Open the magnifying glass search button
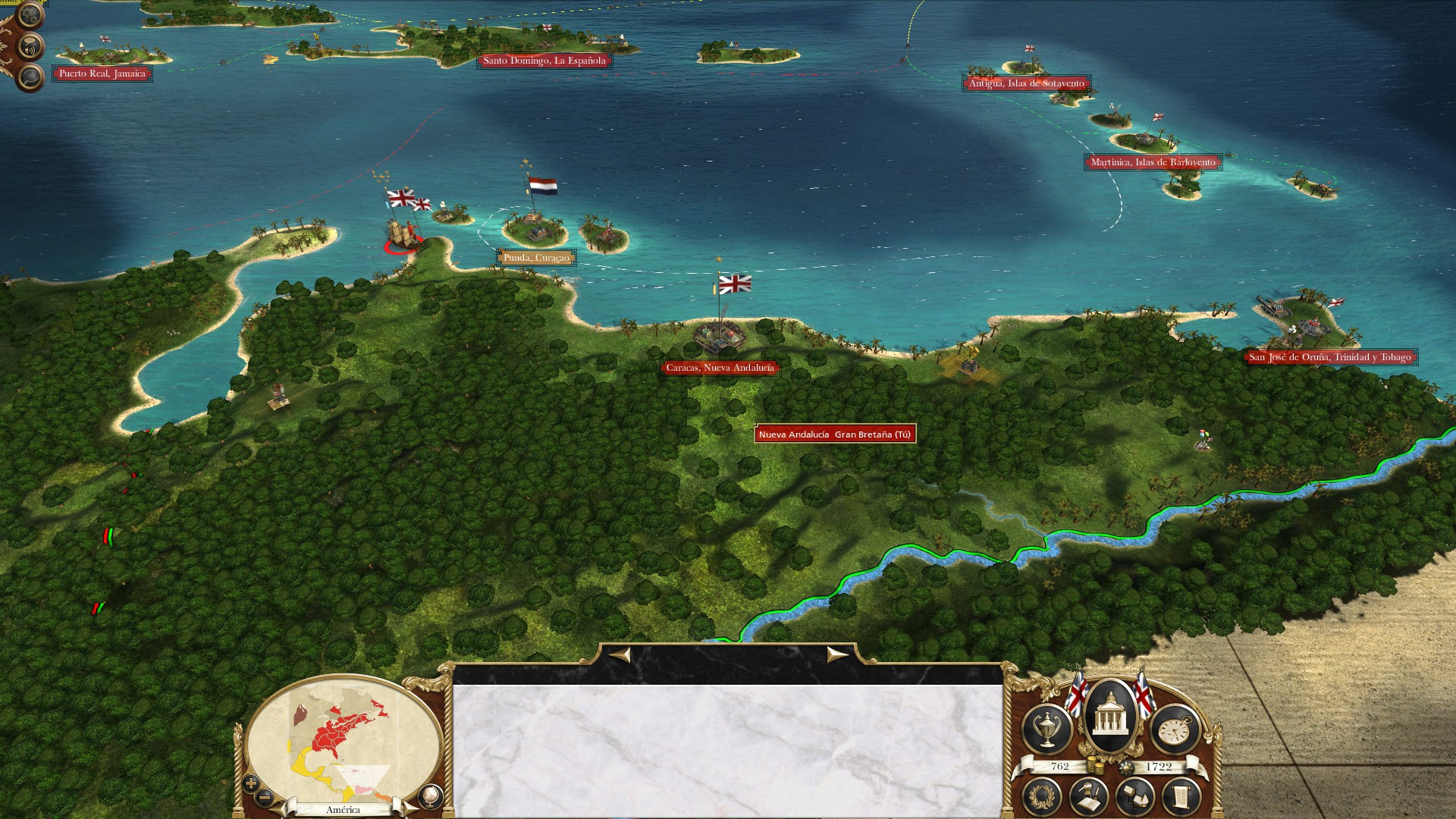The height and width of the screenshot is (819, 1456). (x=30, y=77)
